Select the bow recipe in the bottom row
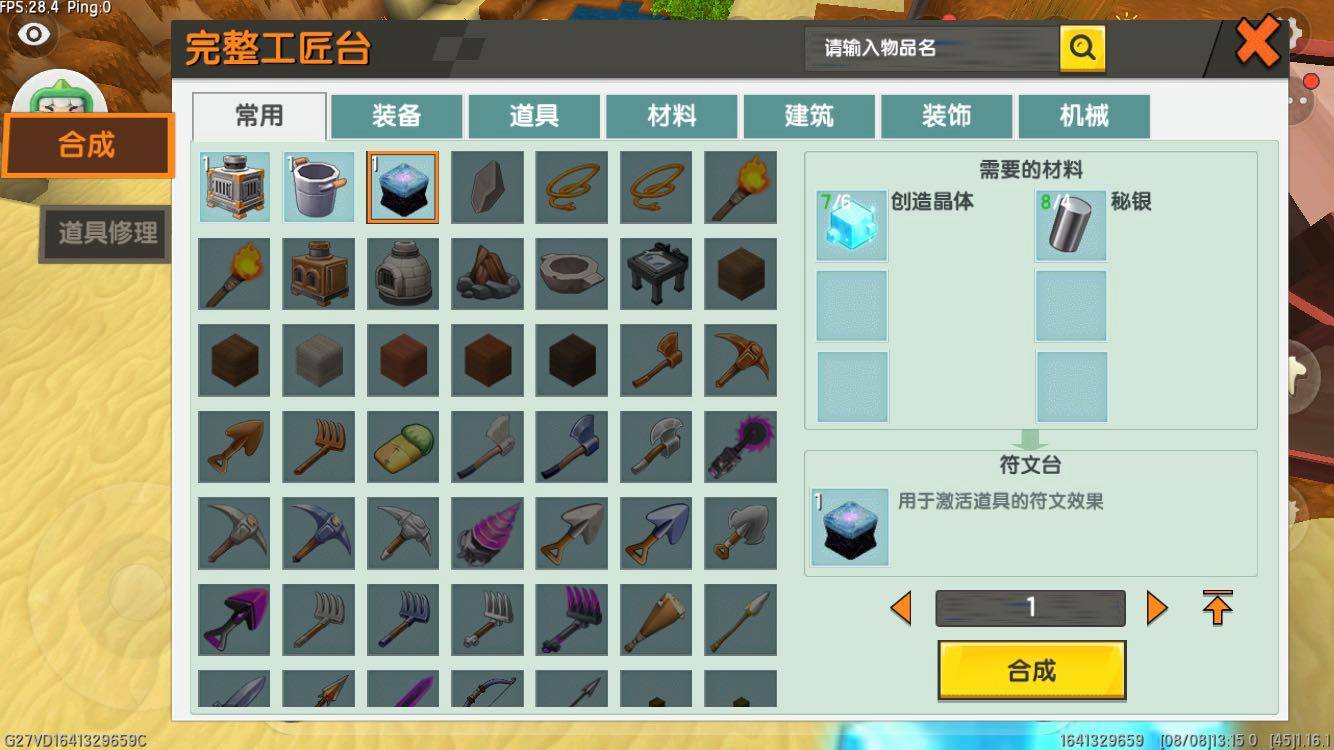1334x750 pixels. [x=487, y=690]
